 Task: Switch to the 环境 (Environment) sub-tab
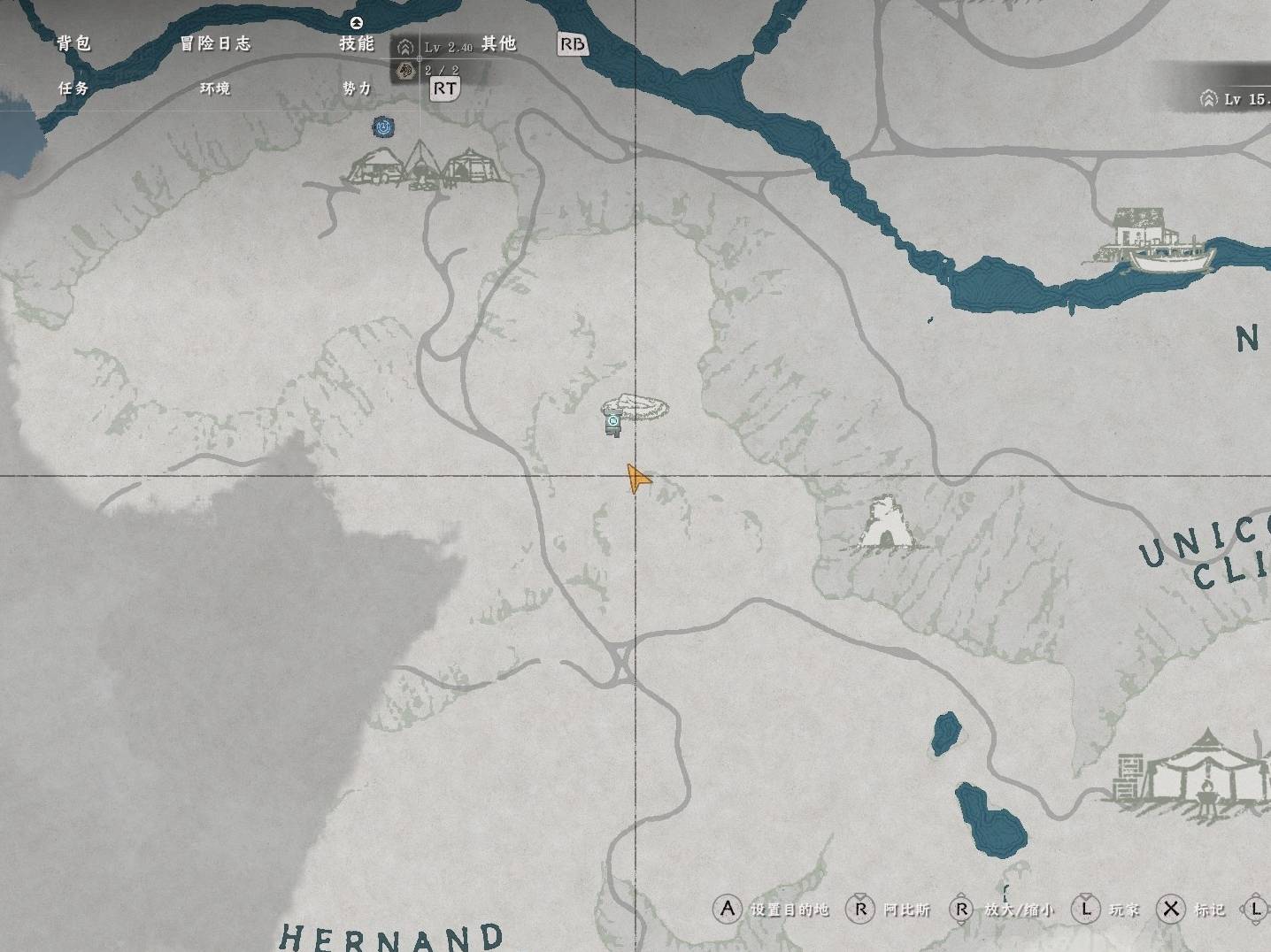(215, 88)
